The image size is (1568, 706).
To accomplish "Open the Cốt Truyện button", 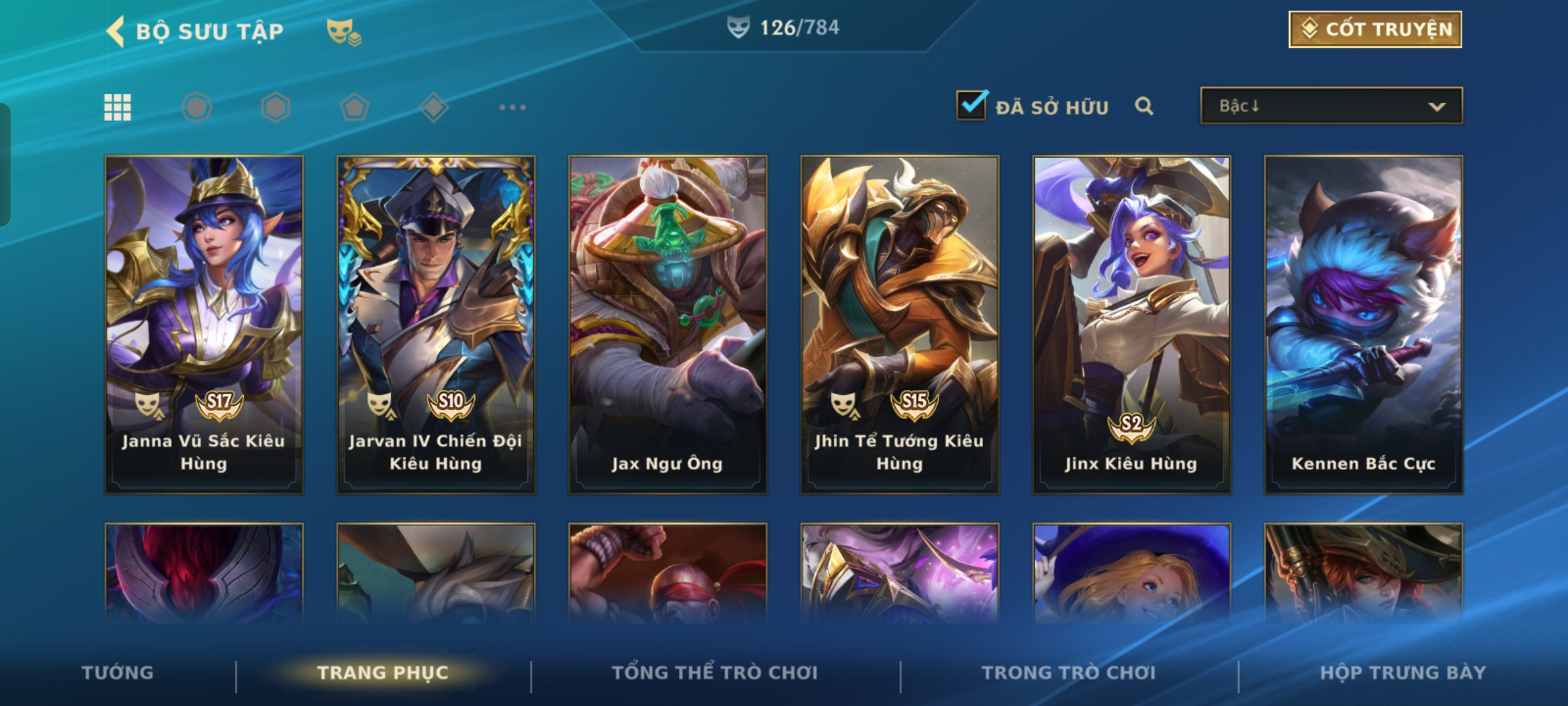I will tap(1375, 29).
